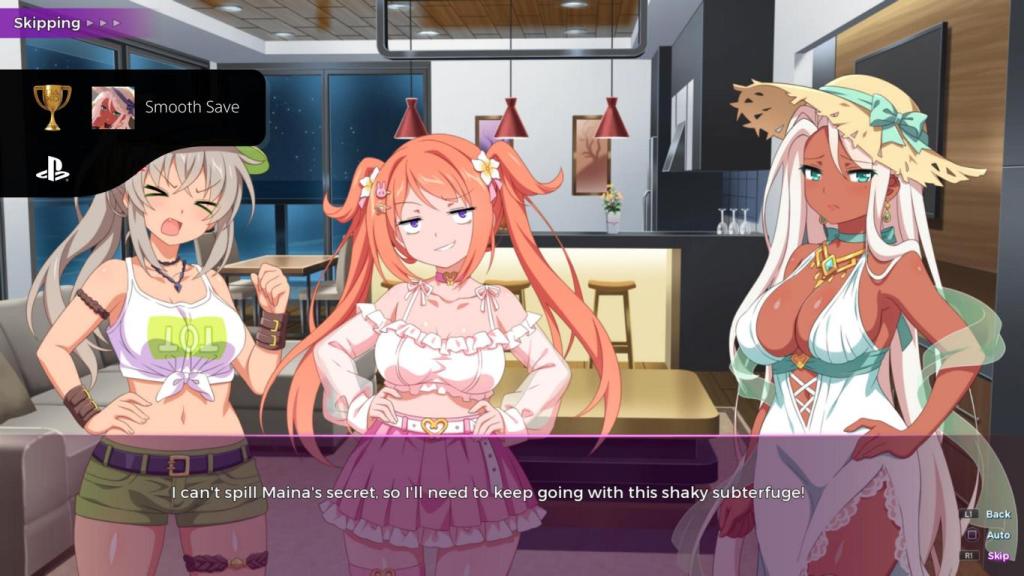Toggle Auto text advance
This screenshot has width=1024, height=576.
[x=997, y=535]
